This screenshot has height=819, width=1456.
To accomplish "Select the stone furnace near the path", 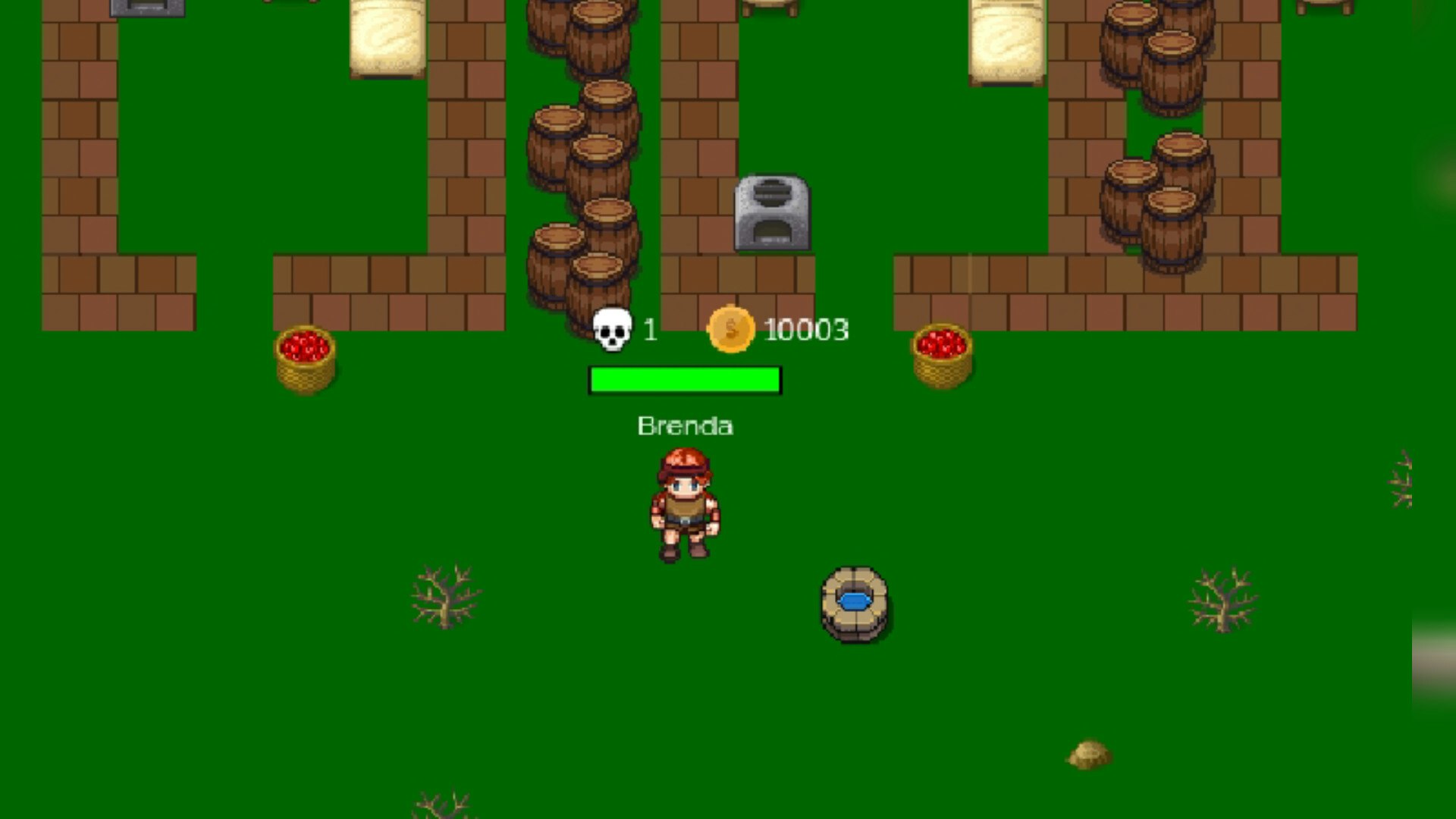I will (772, 212).
